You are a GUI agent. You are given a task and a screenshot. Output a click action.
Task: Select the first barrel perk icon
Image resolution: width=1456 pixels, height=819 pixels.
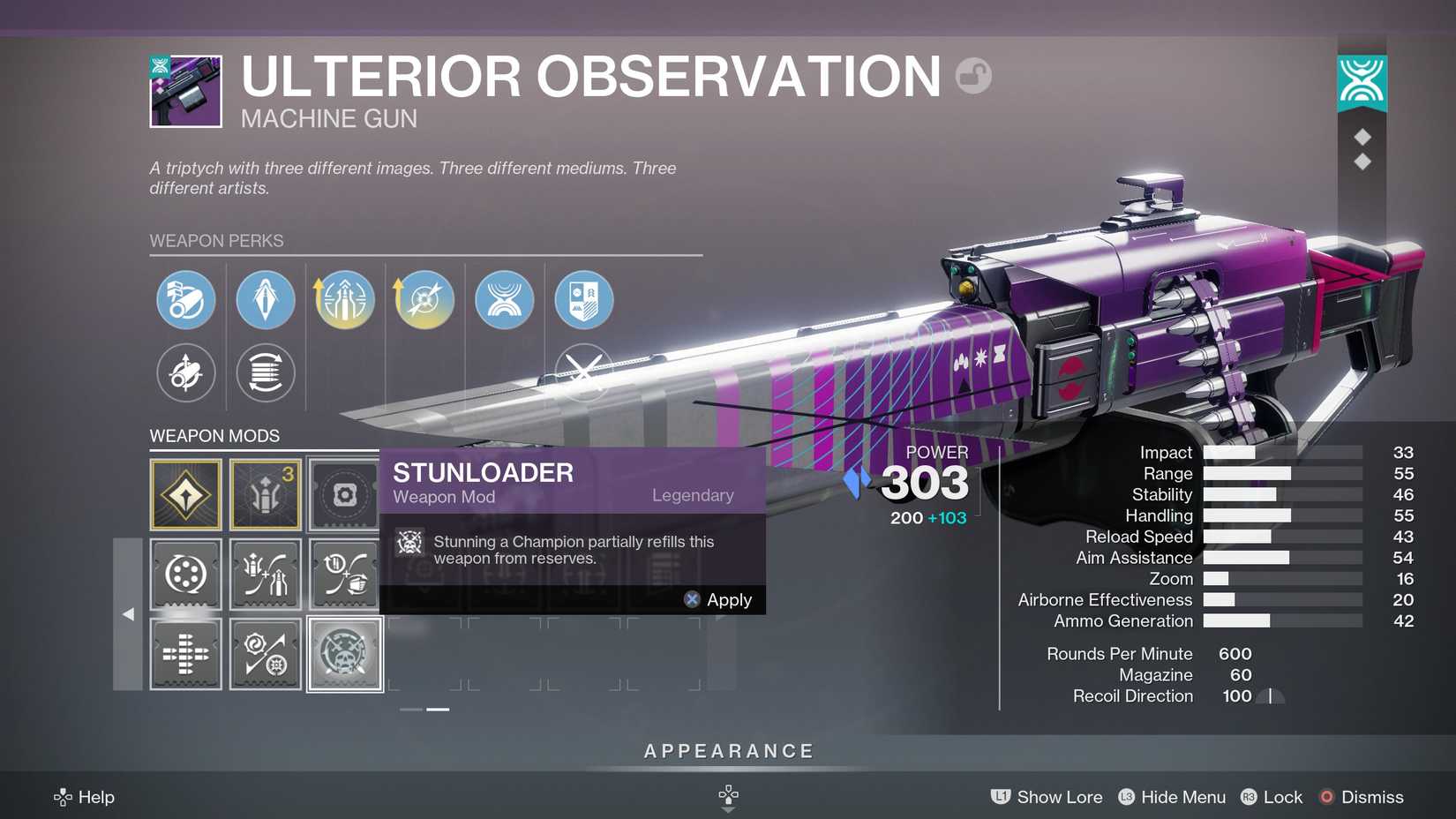[x=185, y=300]
